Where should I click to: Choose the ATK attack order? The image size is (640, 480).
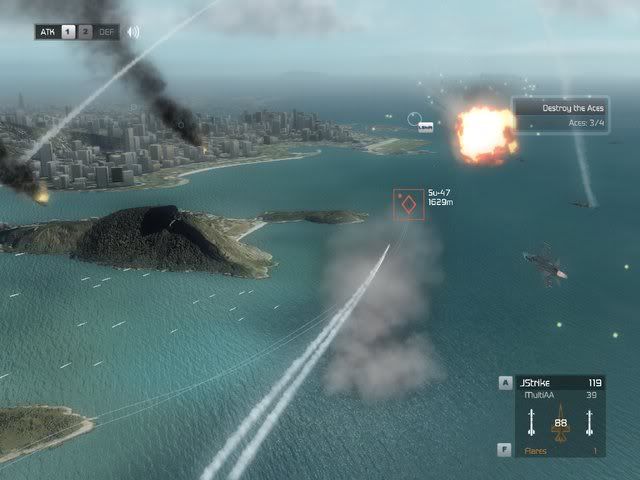48,31
